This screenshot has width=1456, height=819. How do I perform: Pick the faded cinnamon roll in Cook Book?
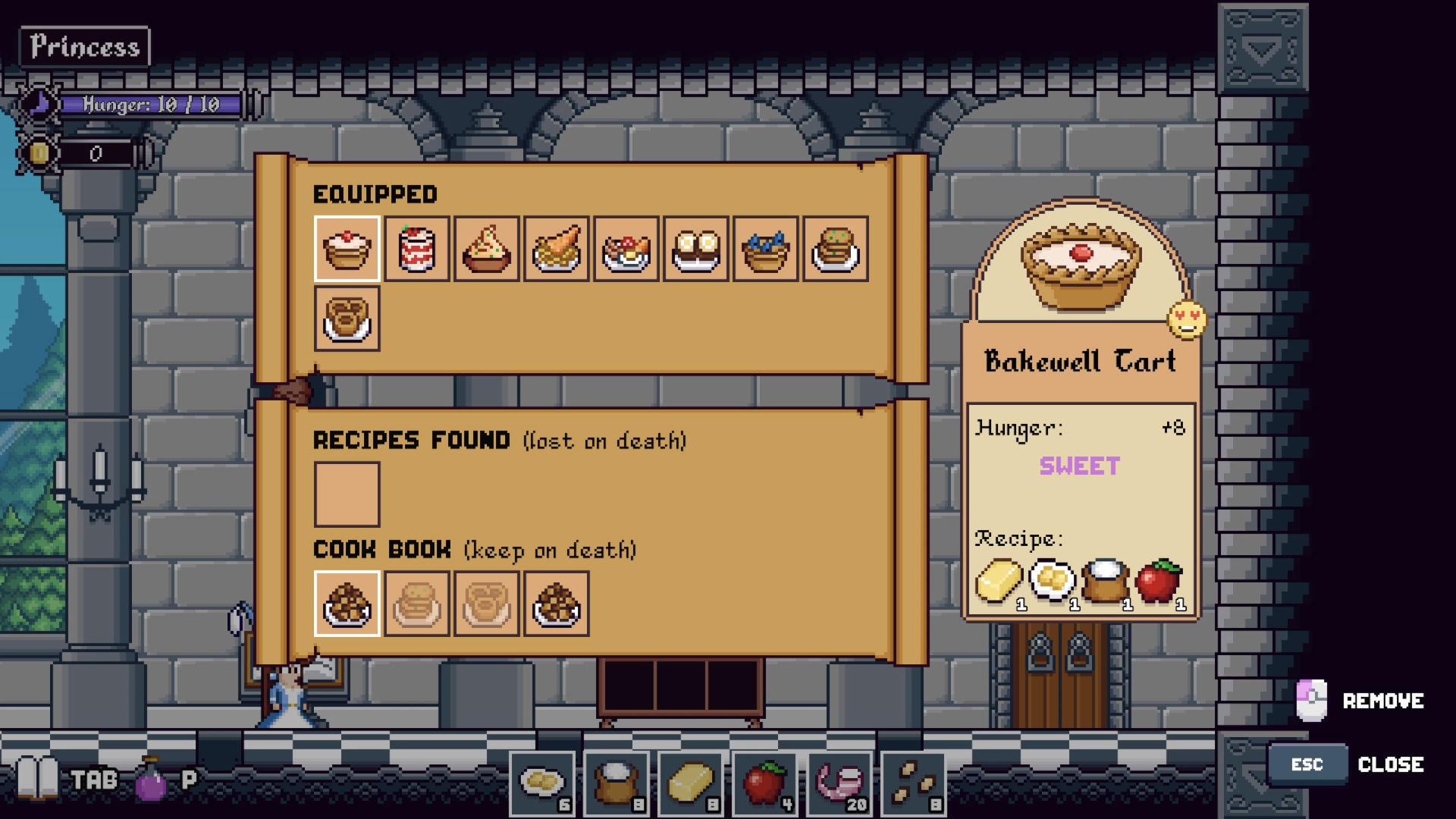[x=486, y=604]
